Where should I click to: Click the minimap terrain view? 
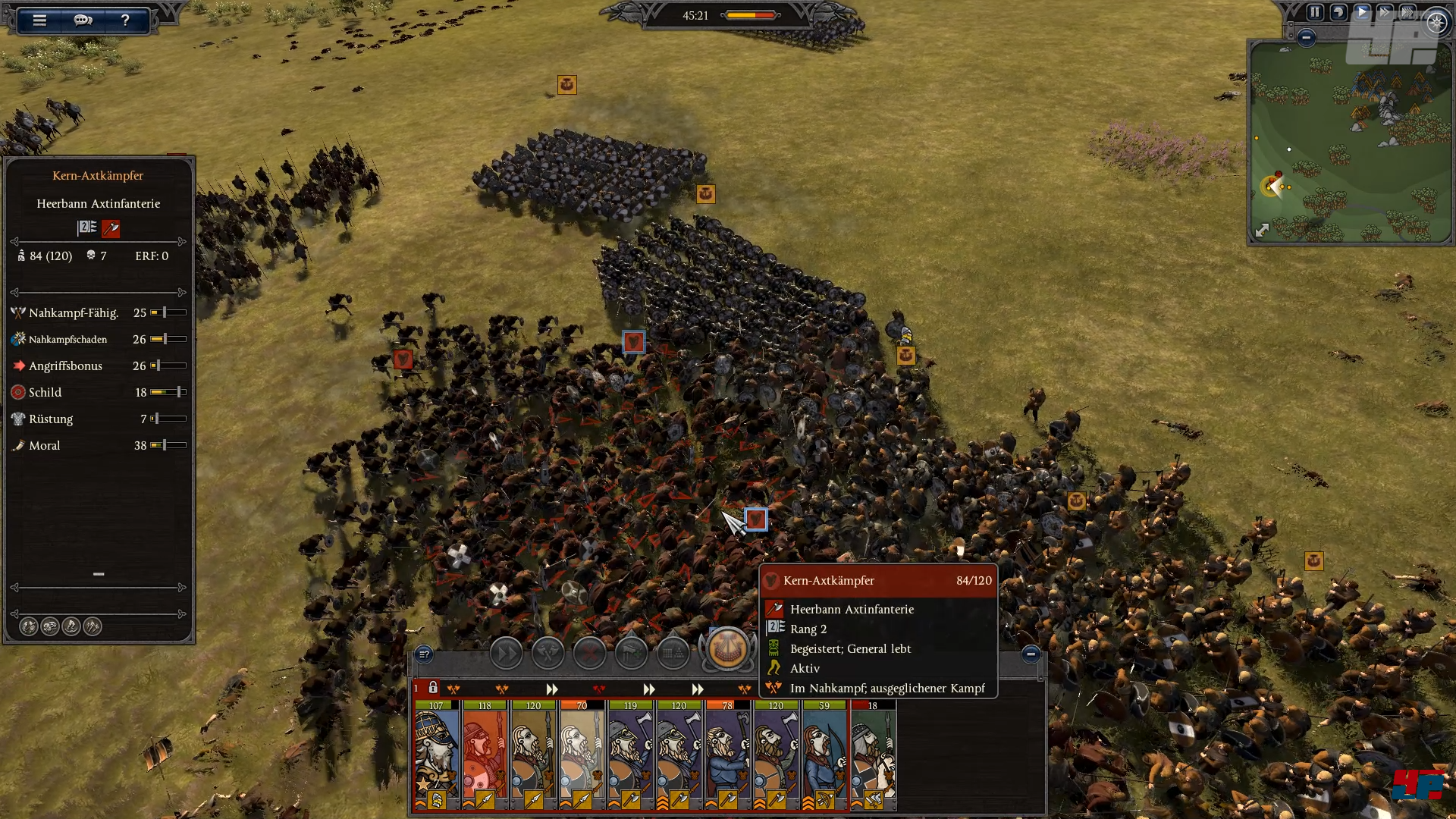(1350, 144)
